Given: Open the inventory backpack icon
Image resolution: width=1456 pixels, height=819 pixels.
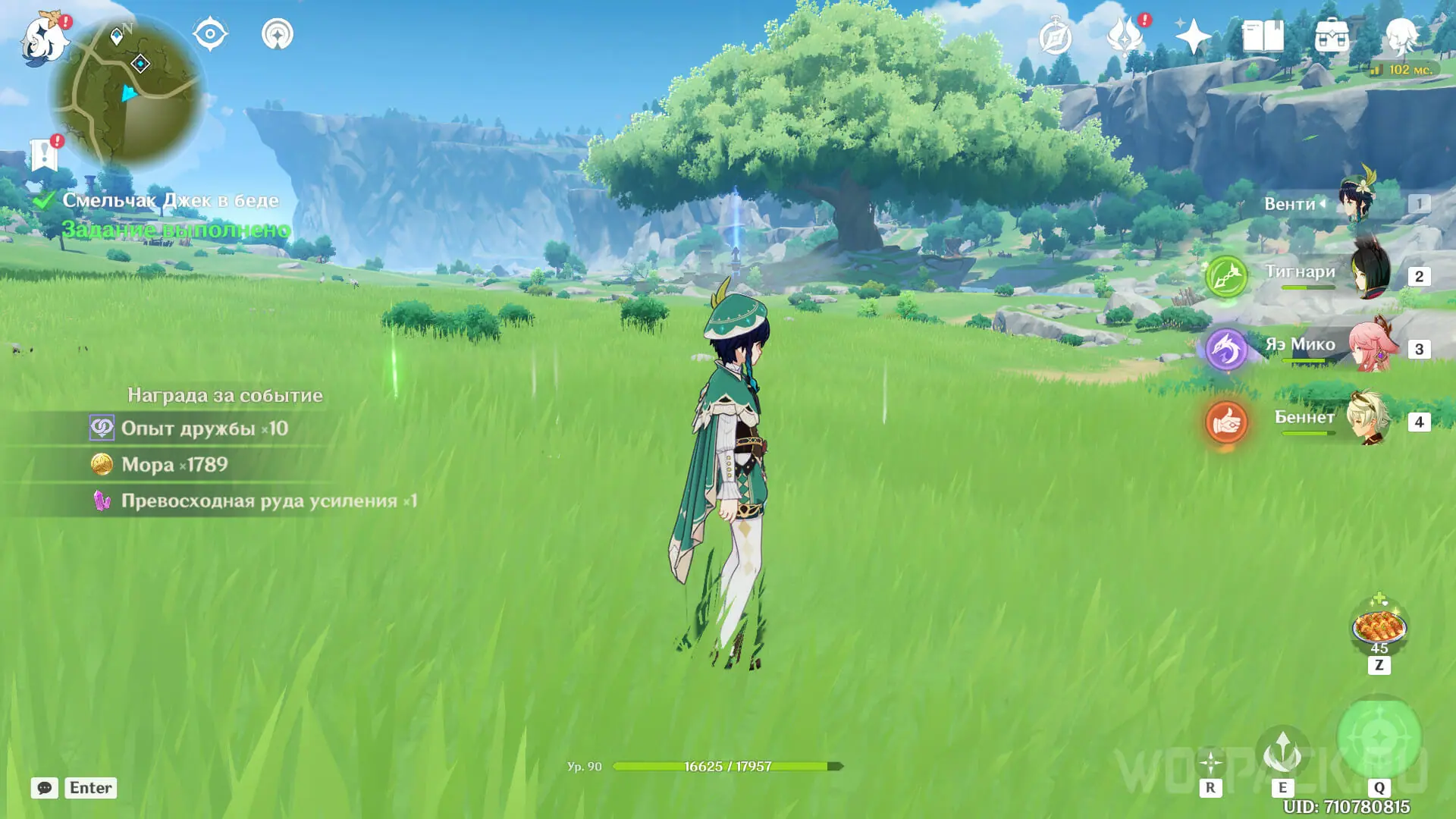Looking at the screenshot, I should tap(1332, 36).
